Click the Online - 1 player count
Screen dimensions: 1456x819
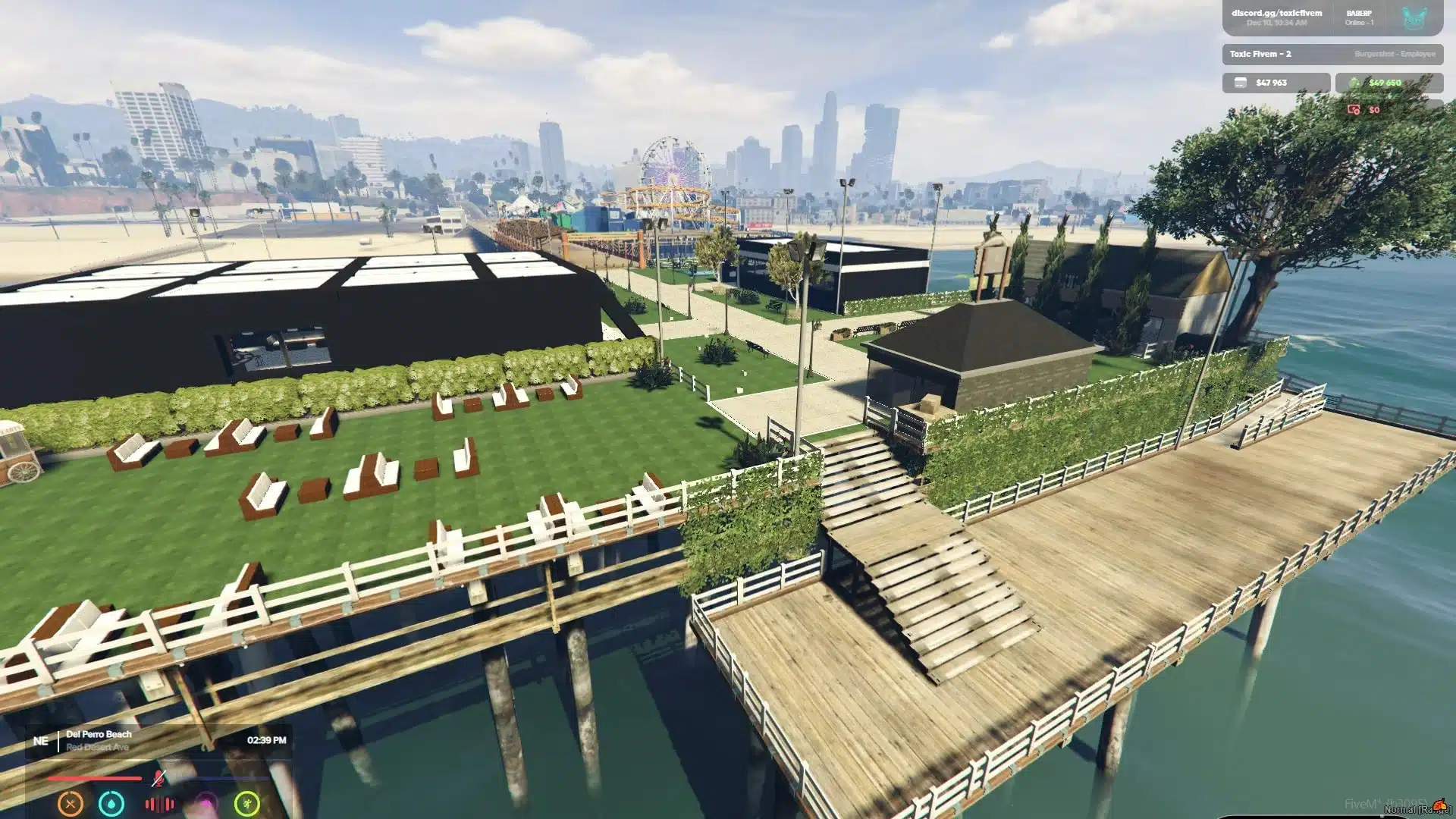(1360, 23)
